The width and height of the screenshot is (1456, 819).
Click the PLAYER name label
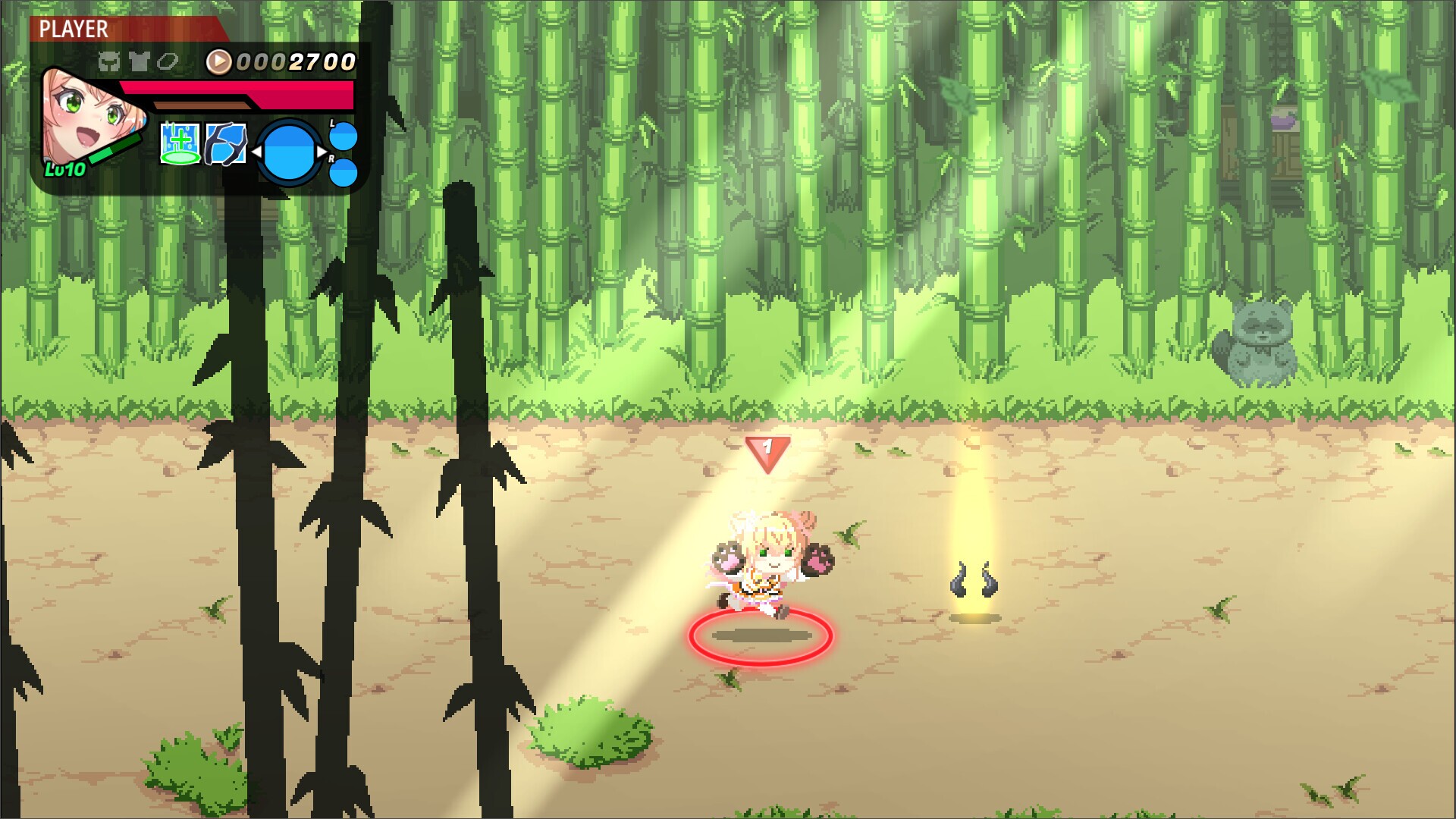pyautogui.click(x=74, y=30)
